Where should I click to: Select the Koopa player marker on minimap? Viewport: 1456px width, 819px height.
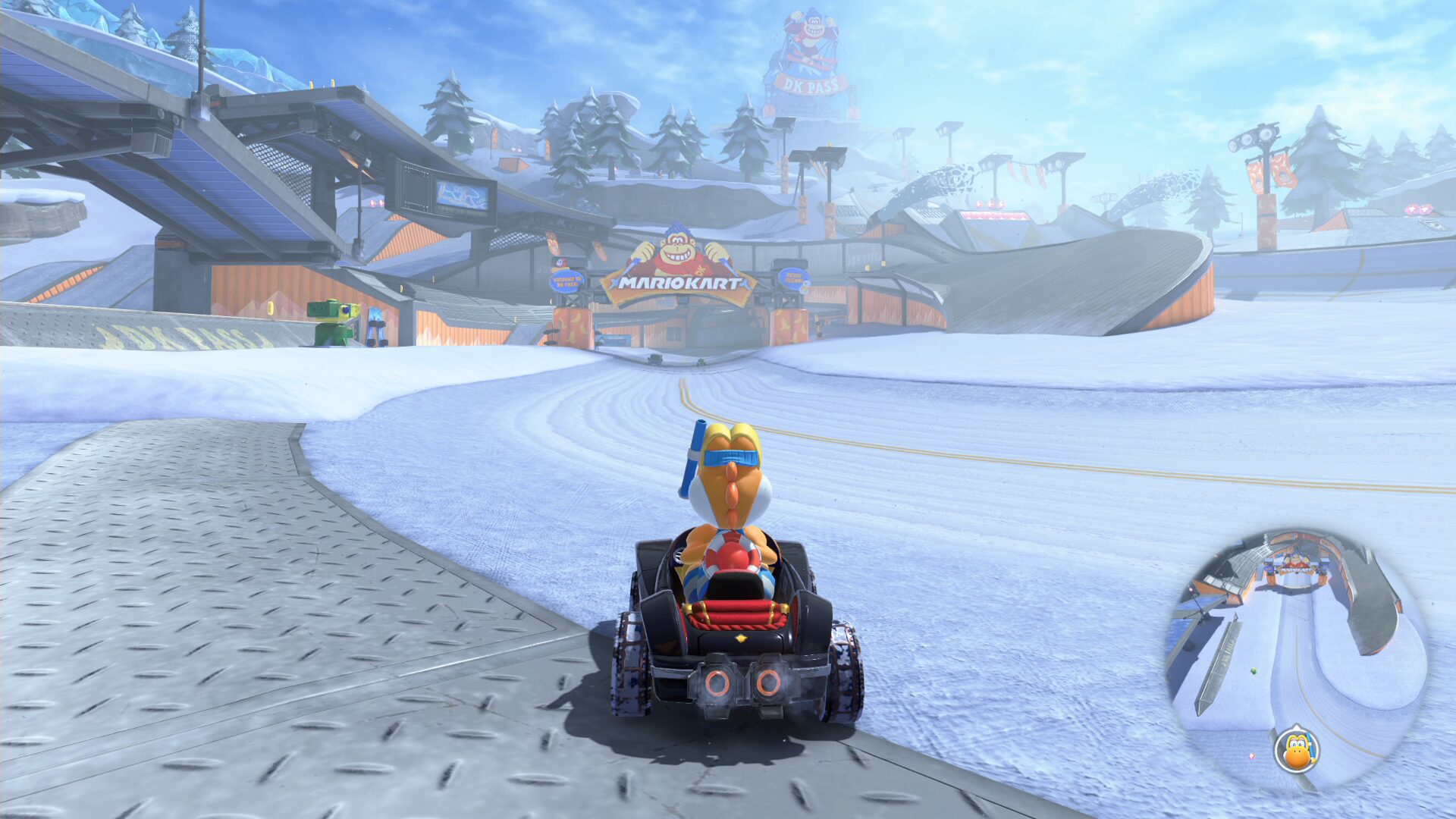(x=1297, y=750)
